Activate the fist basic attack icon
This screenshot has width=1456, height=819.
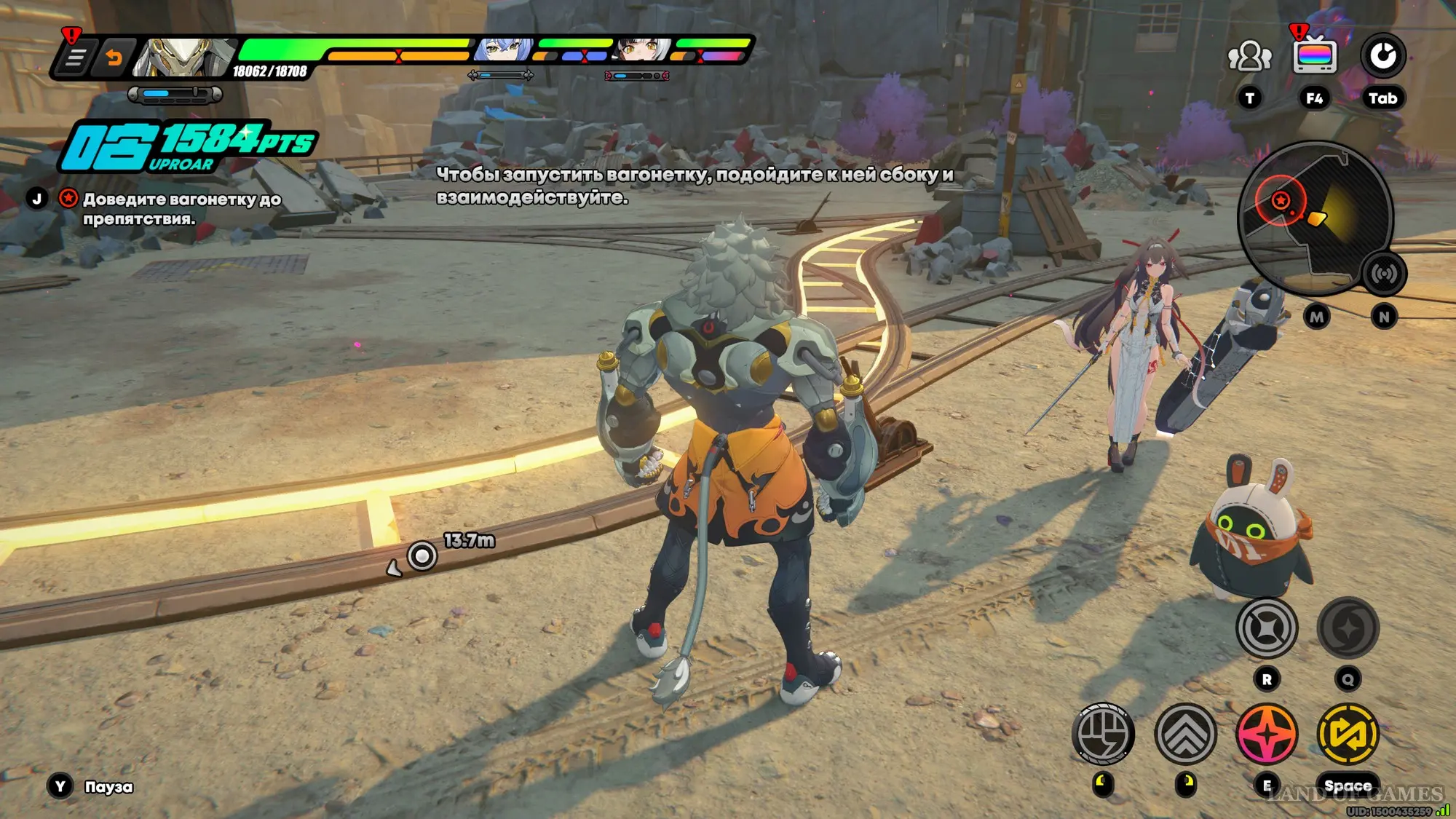point(1103,734)
